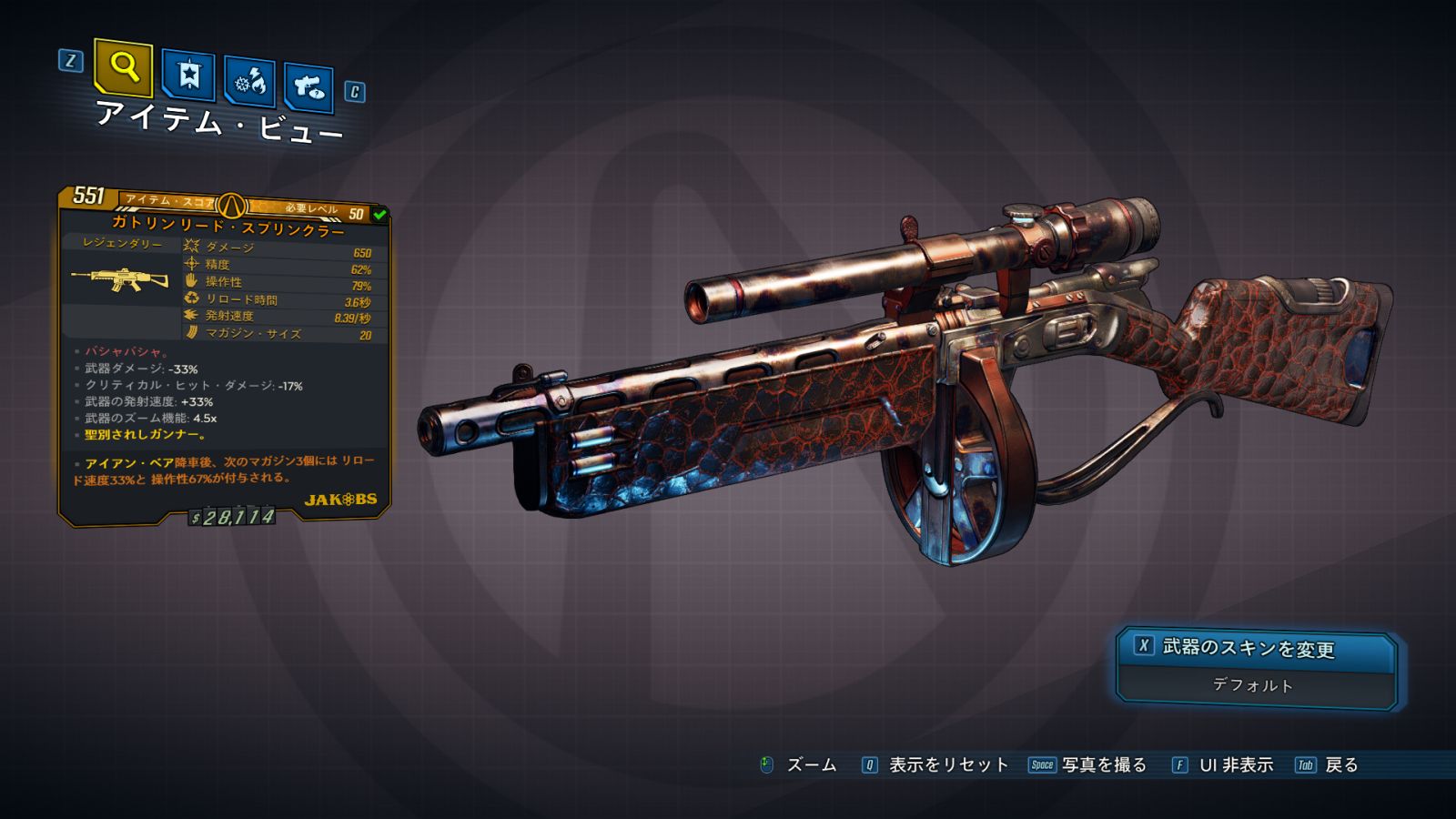1456x819 pixels.
Task: Select the rifle thumbnail on item card
Action: (x=121, y=279)
